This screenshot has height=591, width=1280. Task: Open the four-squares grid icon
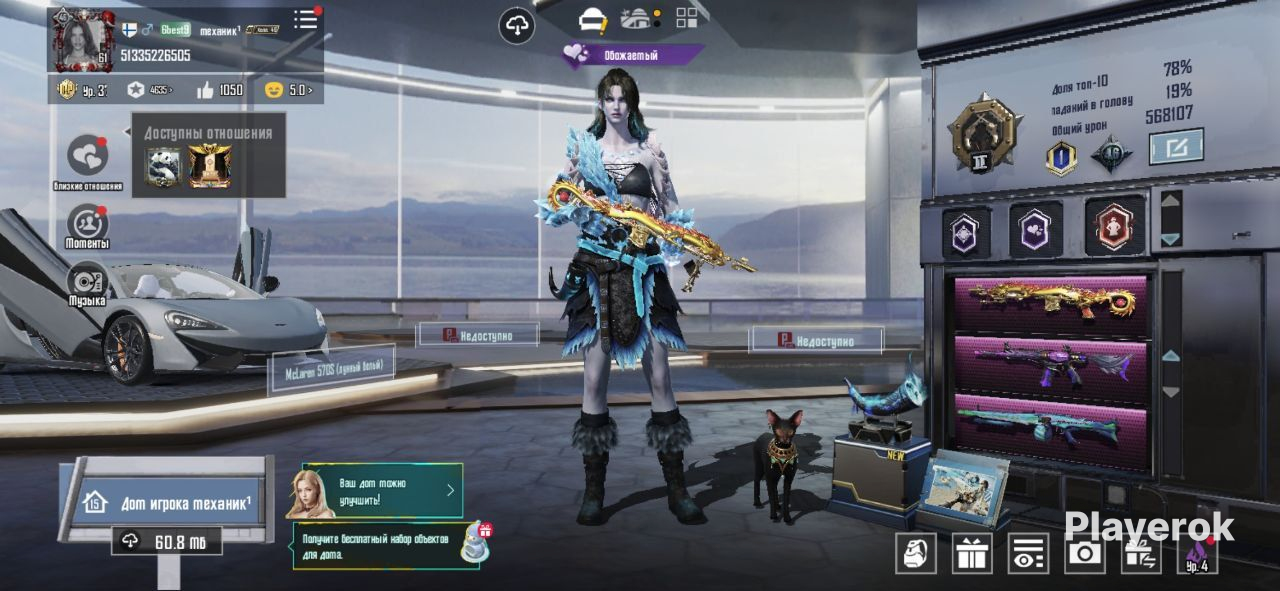point(687,17)
